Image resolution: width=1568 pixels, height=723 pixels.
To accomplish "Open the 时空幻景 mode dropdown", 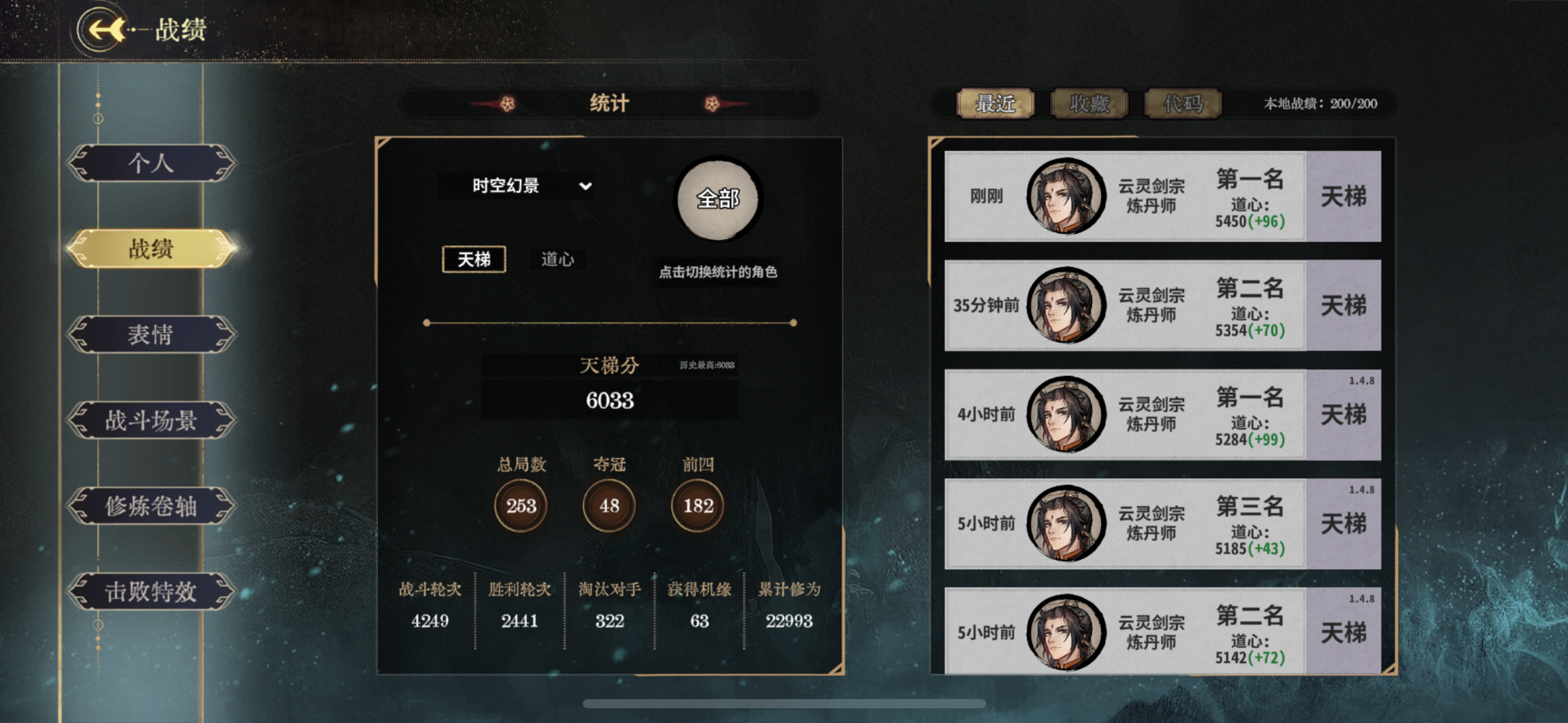I will [519, 186].
